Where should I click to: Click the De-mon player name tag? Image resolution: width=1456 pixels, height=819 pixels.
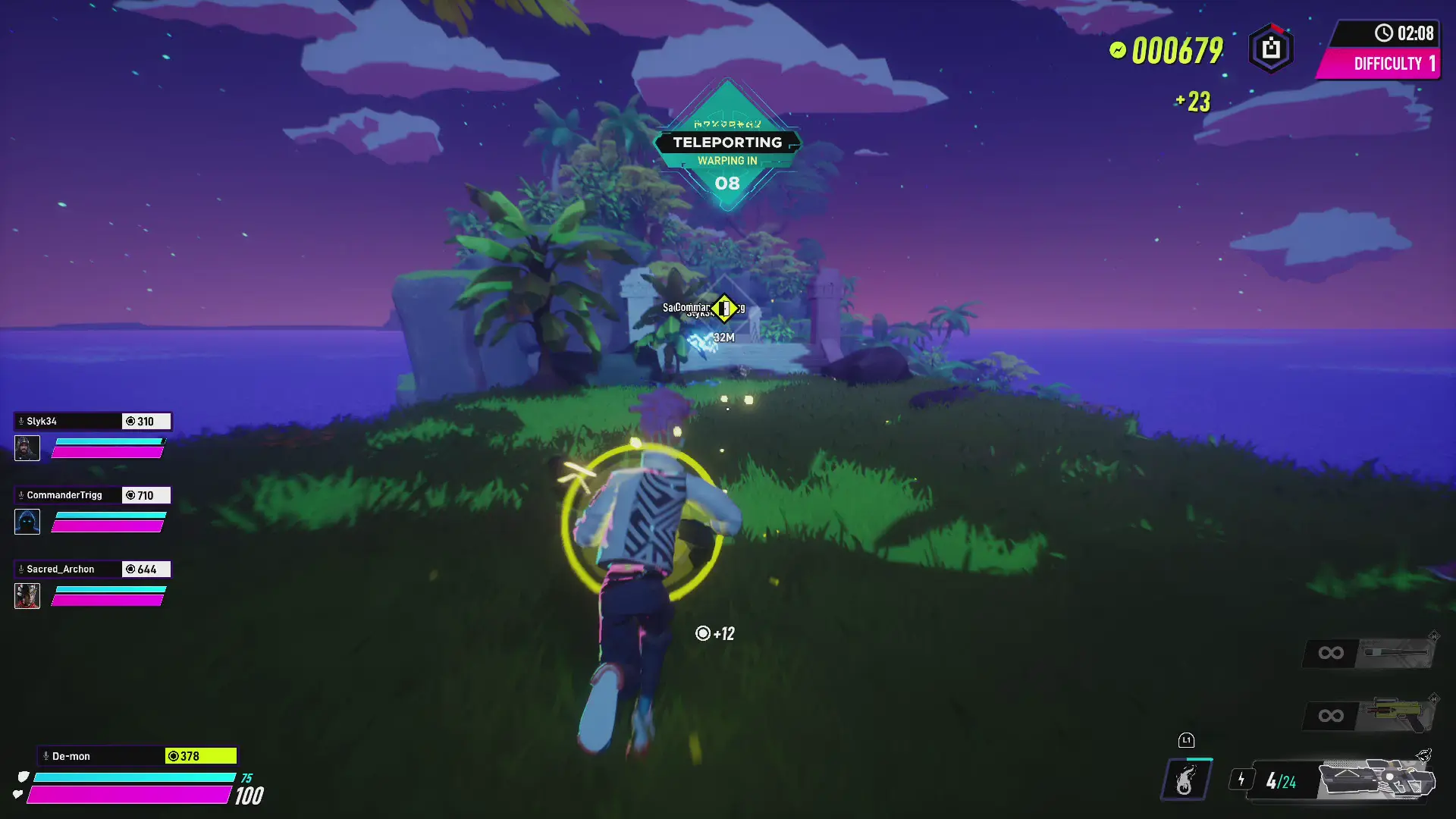tap(100, 756)
